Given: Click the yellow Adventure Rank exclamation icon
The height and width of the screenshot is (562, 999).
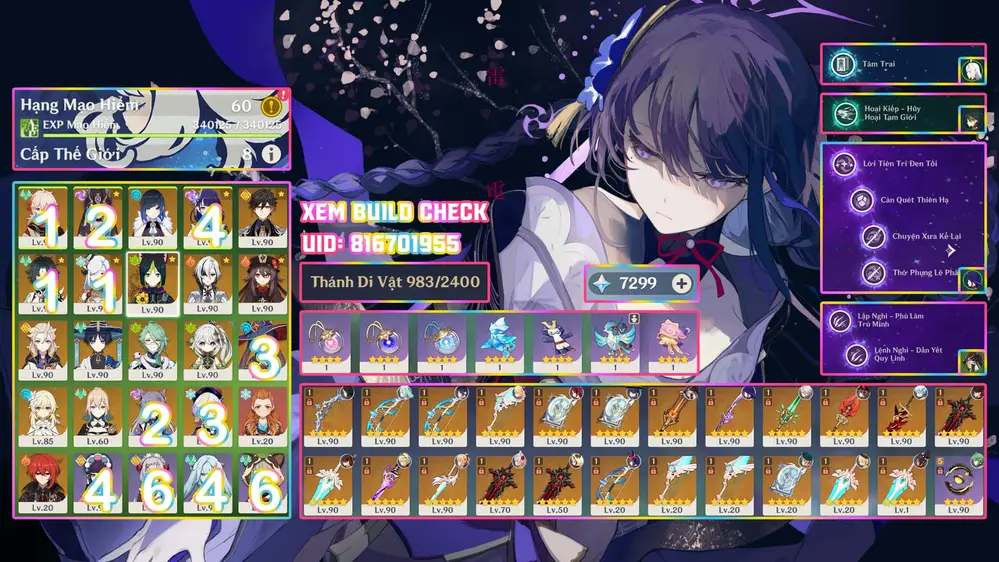Looking at the screenshot, I should click(270, 106).
